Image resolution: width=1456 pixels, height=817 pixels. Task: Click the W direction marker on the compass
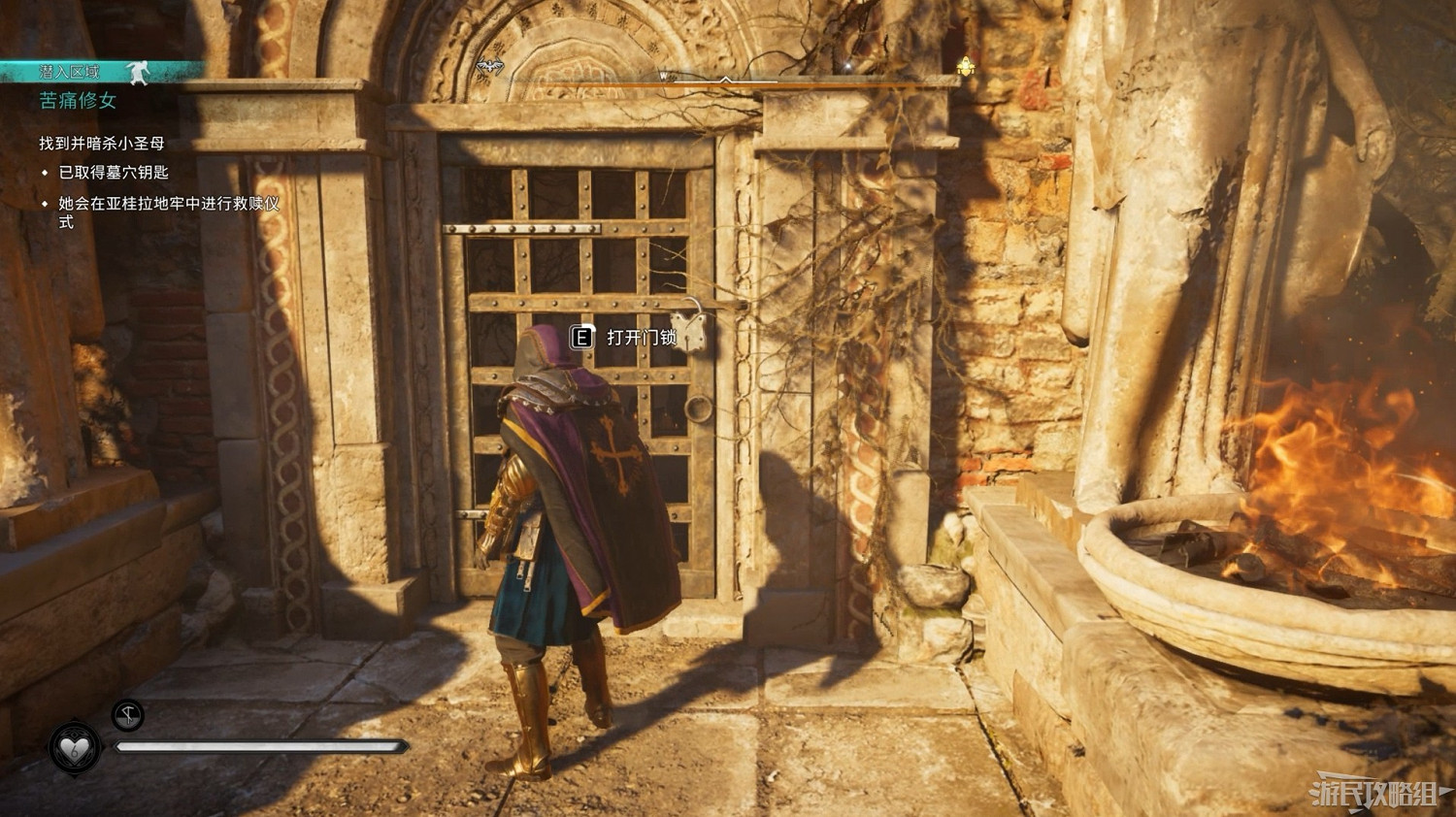click(x=664, y=78)
